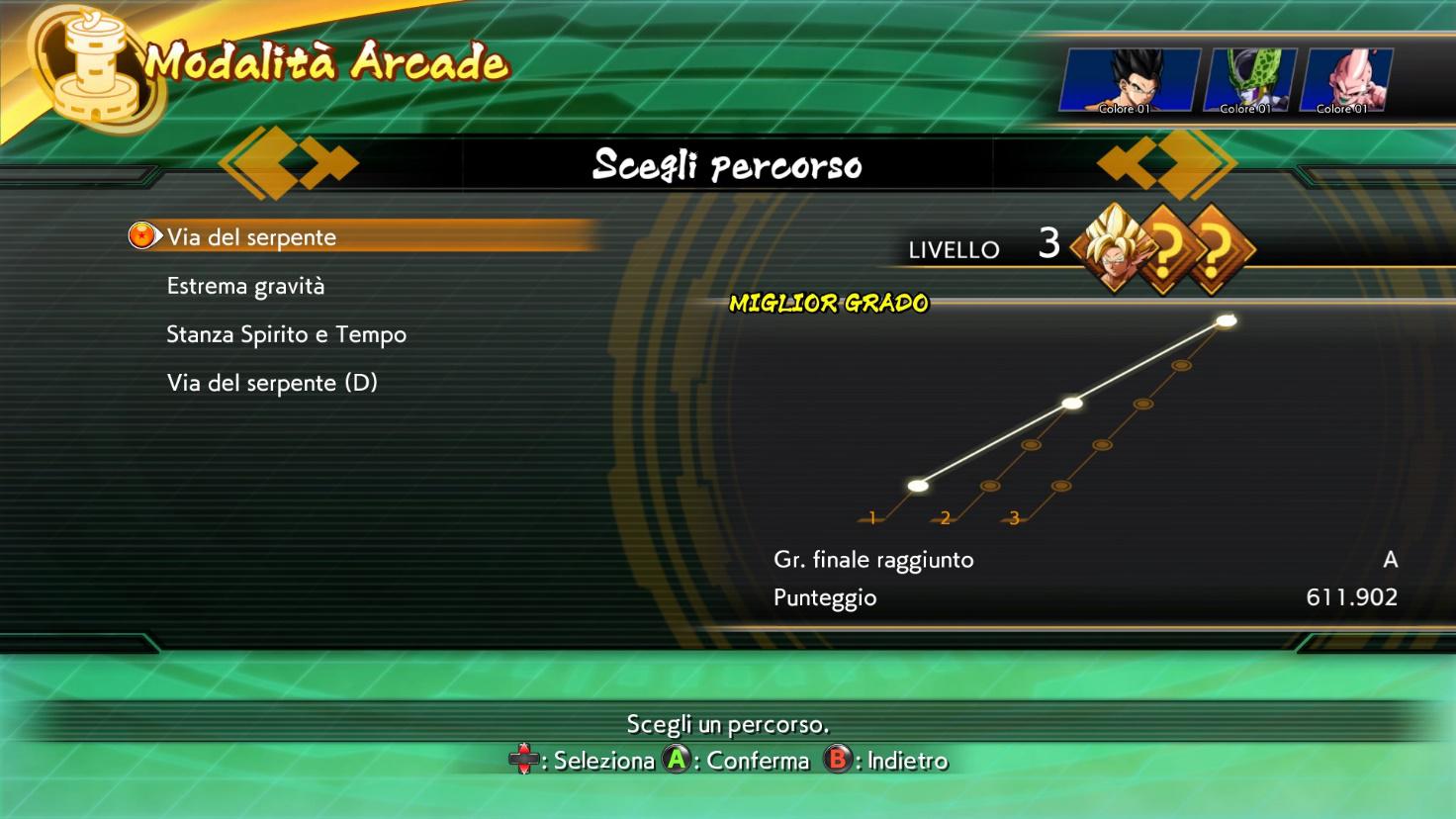The height and width of the screenshot is (819, 1456).
Task: Click the Cell team portrait
Action: [1248, 80]
